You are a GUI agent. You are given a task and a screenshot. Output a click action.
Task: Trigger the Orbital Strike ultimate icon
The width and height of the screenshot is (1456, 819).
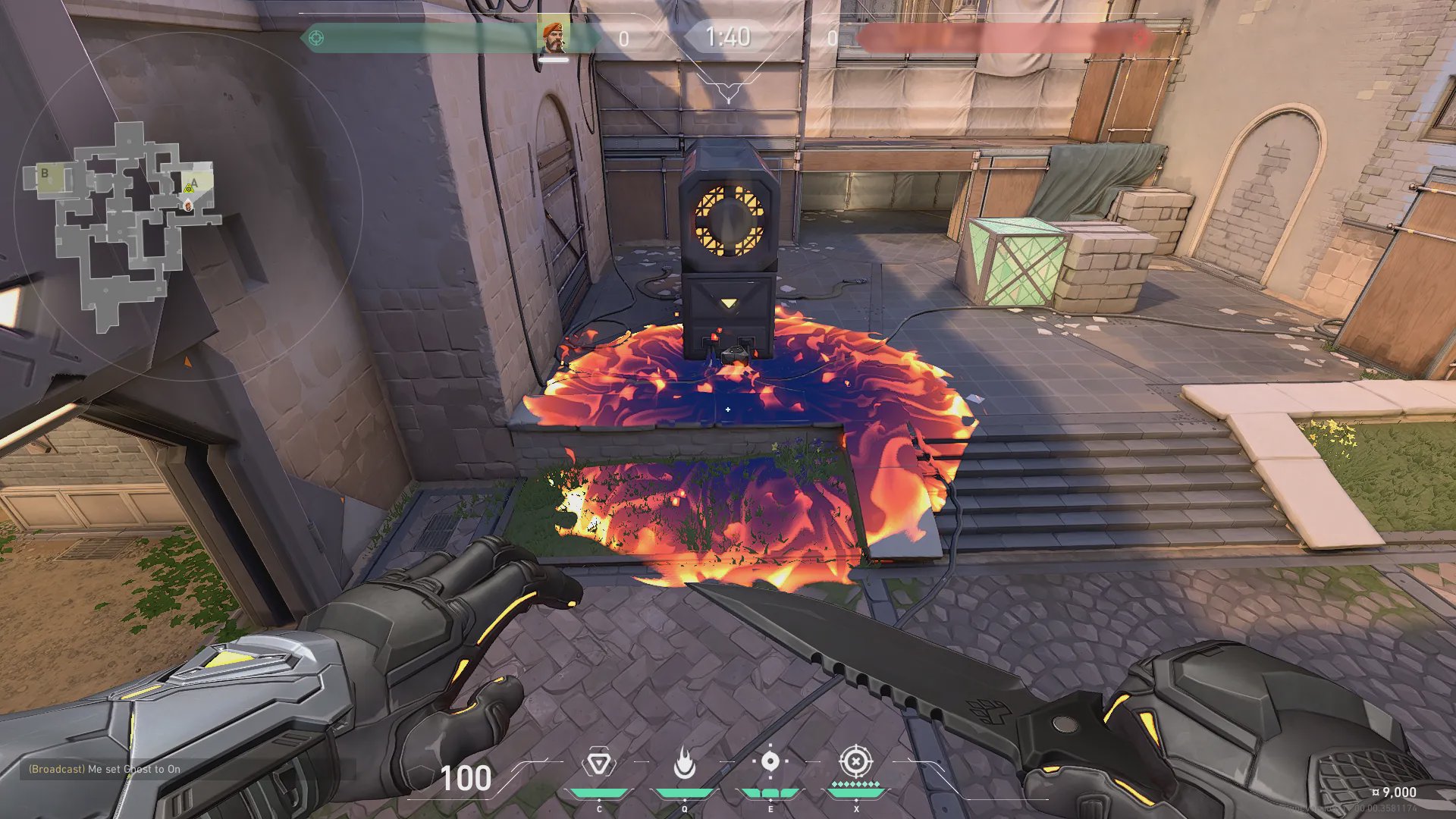pos(855,761)
